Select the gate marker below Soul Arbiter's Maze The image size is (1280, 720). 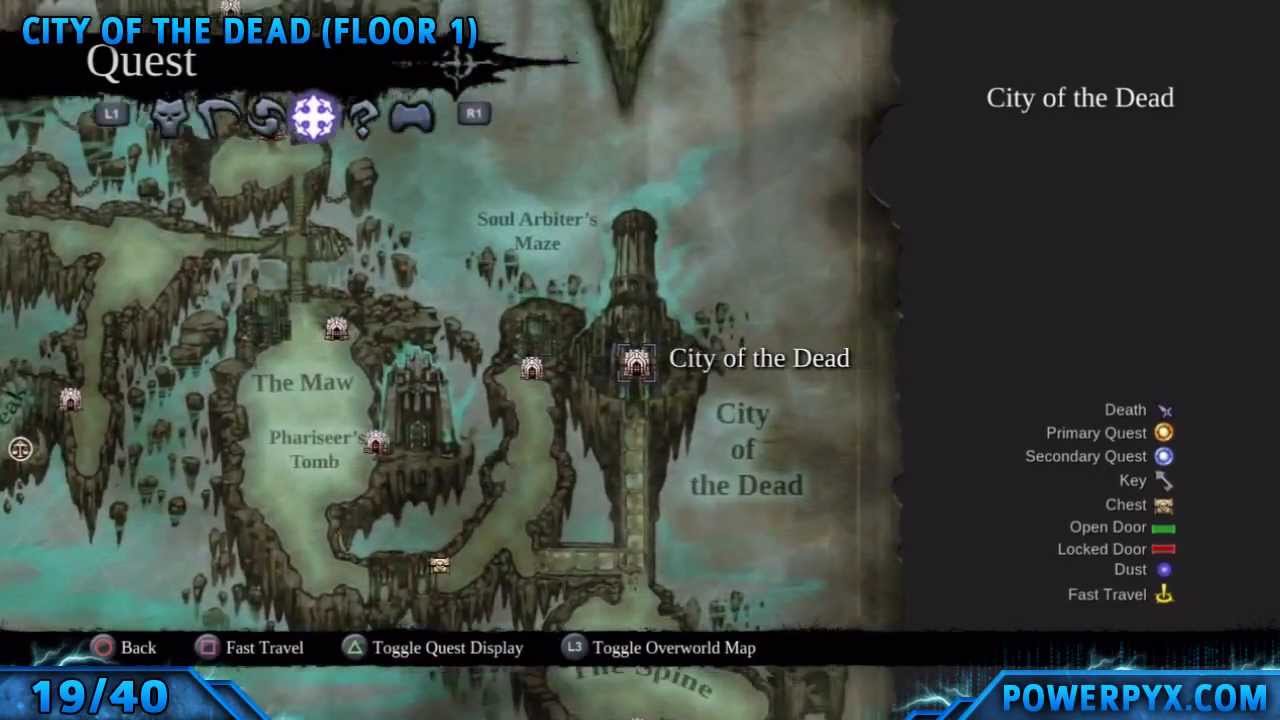point(531,369)
